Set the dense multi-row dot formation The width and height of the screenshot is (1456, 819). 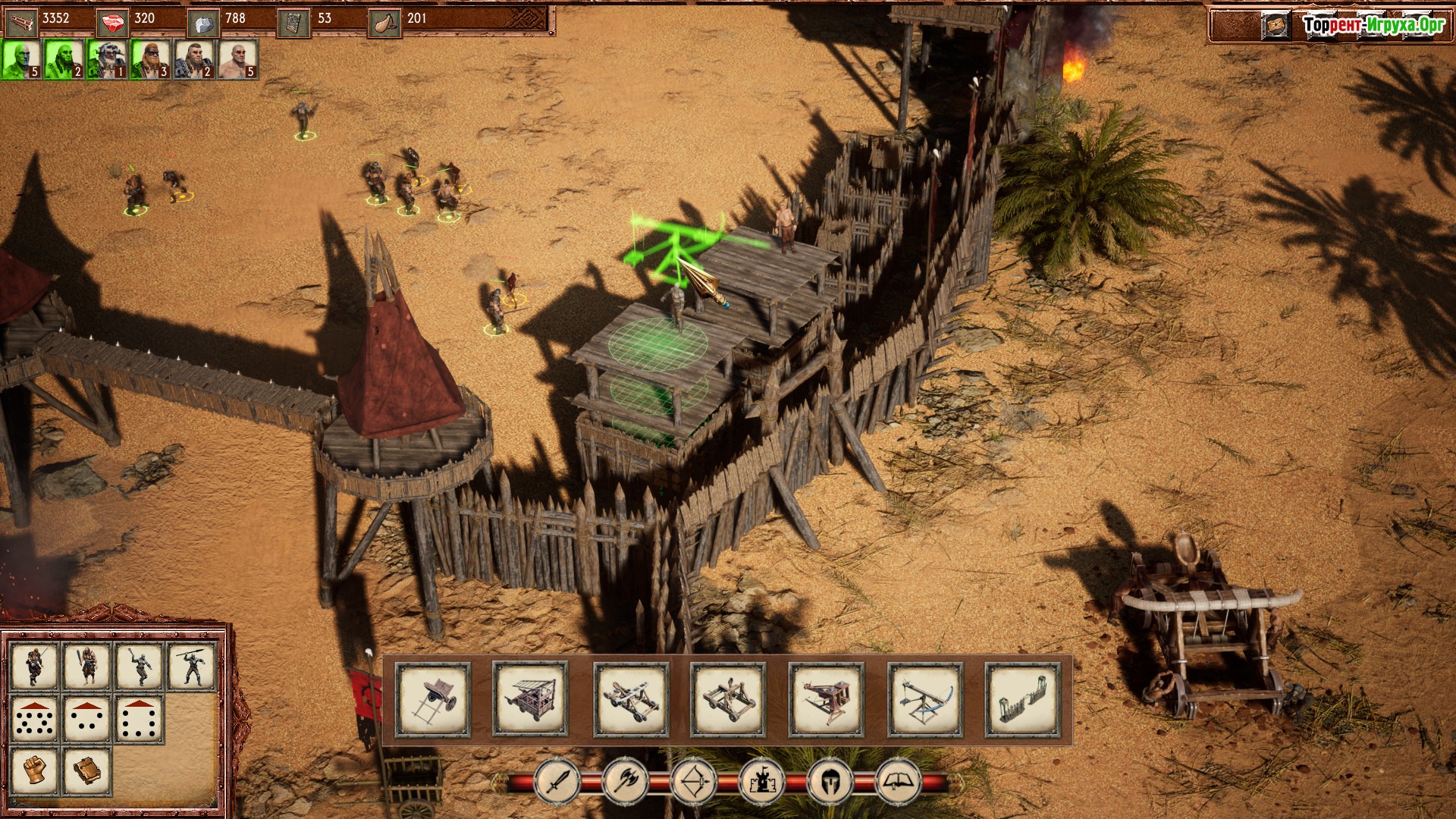pyautogui.click(x=34, y=718)
